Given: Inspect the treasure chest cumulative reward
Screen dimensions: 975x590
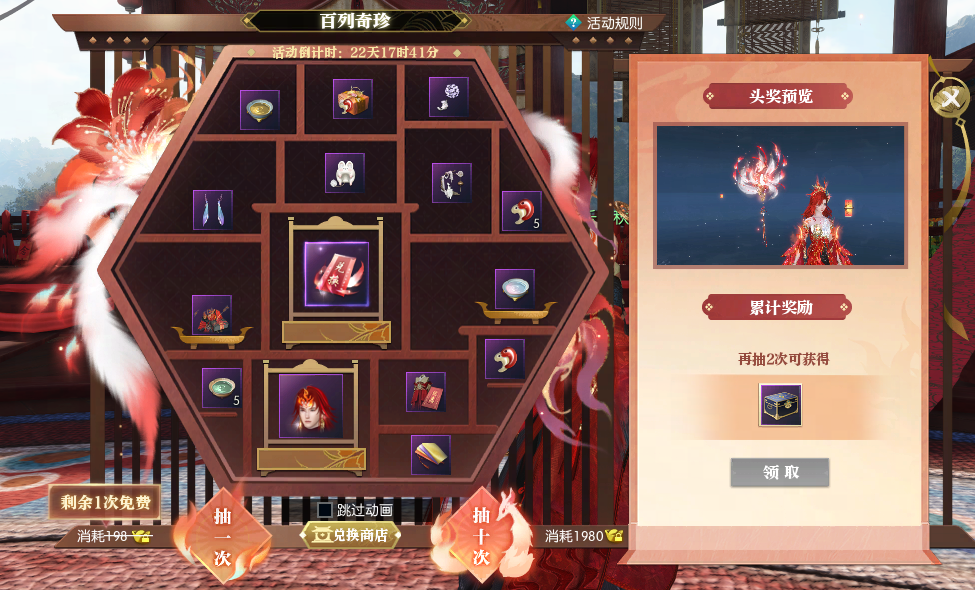Looking at the screenshot, I should click(x=780, y=405).
